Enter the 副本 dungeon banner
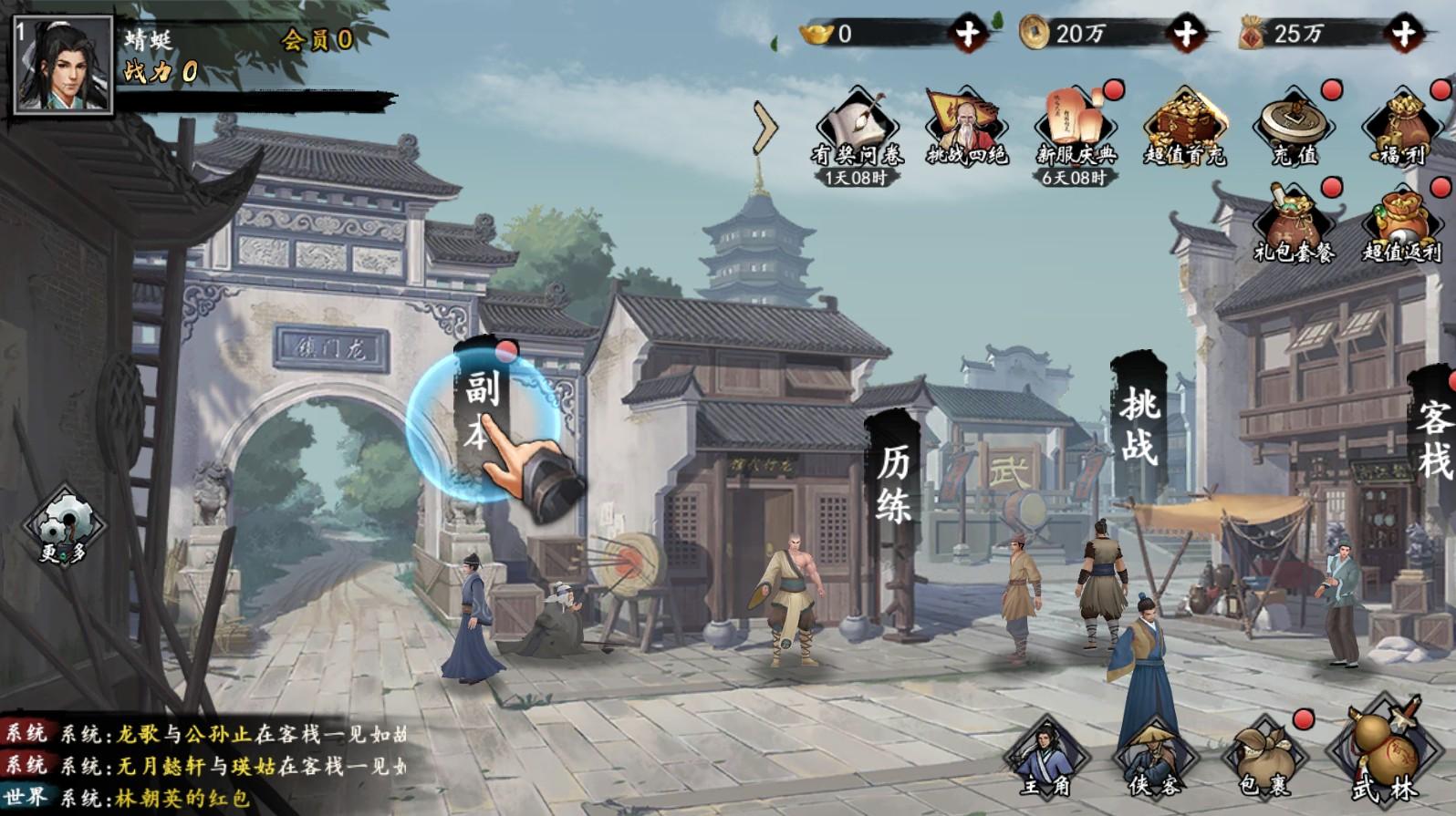Viewport: 1456px width, 816px height. [x=480, y=410]
